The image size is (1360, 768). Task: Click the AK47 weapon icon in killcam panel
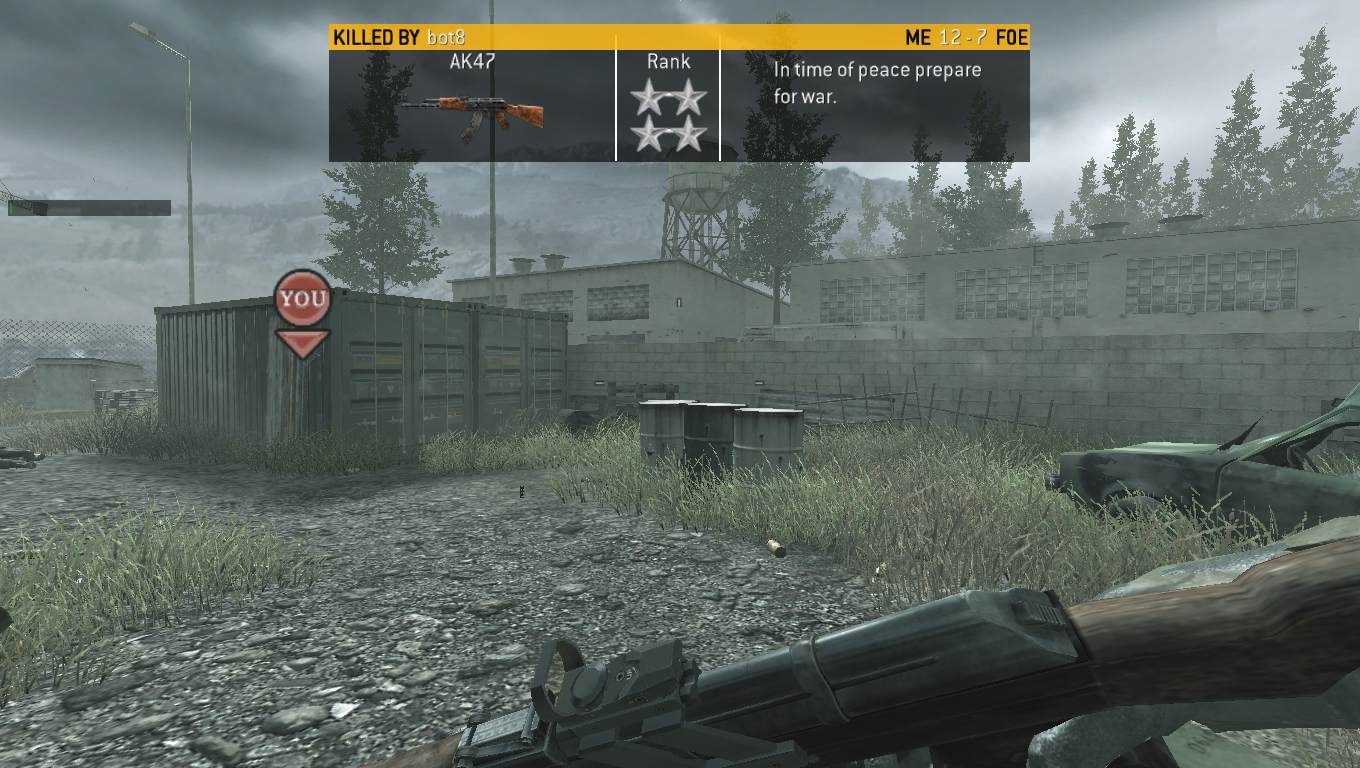point(470,114)
